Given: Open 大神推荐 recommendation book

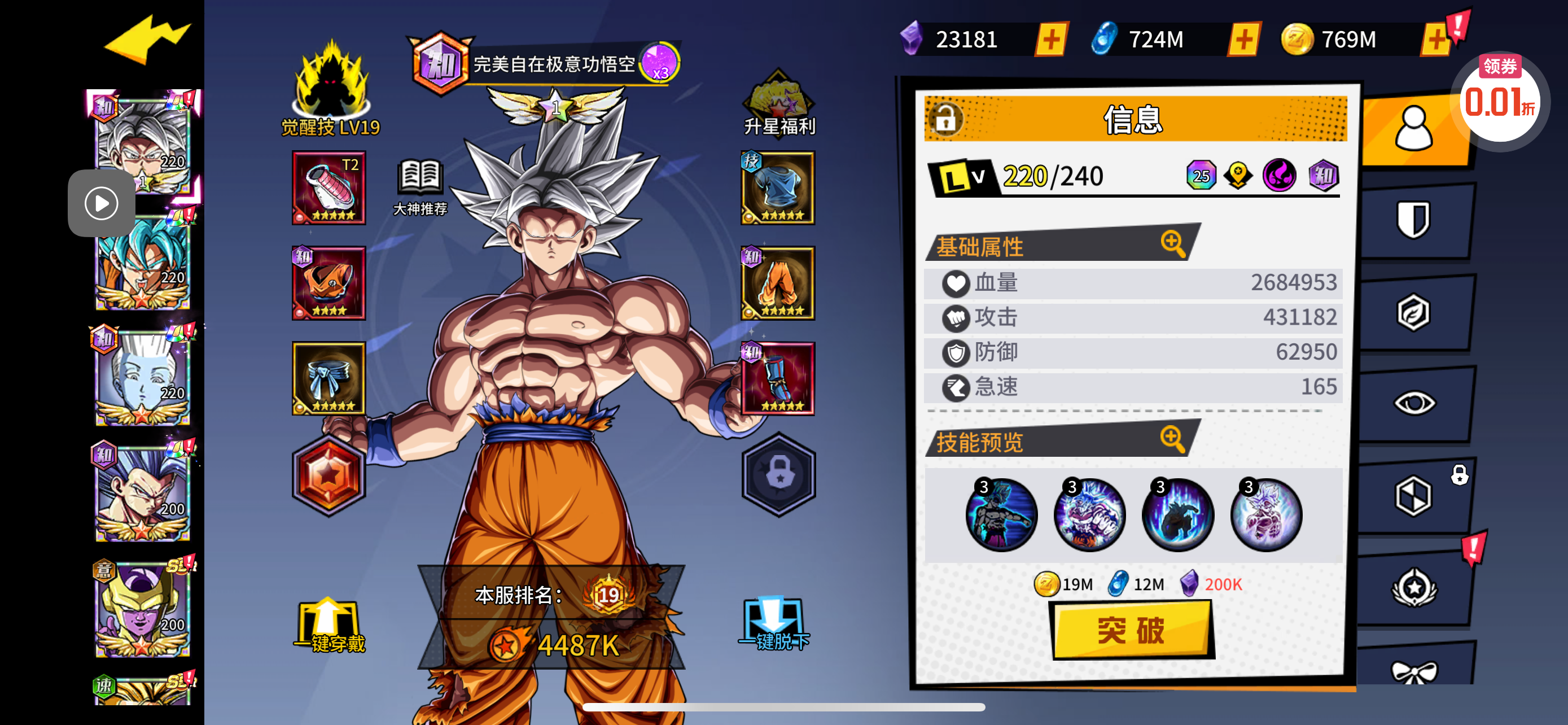Looking at the screenshot, I should tap(420, 187).
